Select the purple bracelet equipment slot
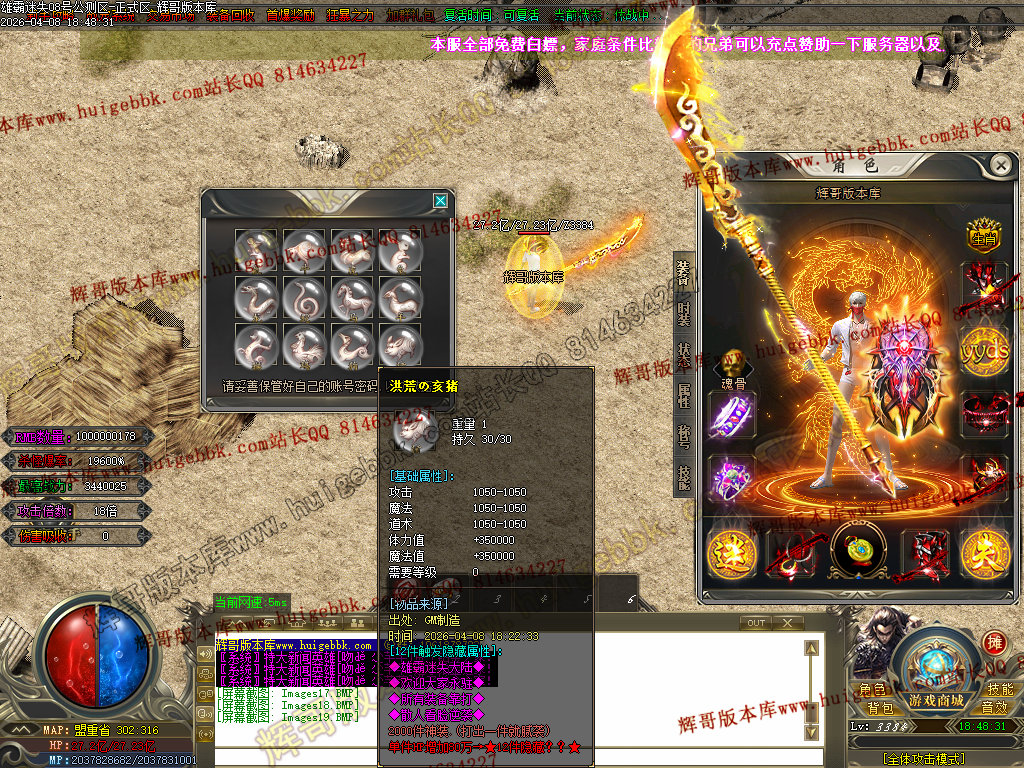 tap(733, 414)
